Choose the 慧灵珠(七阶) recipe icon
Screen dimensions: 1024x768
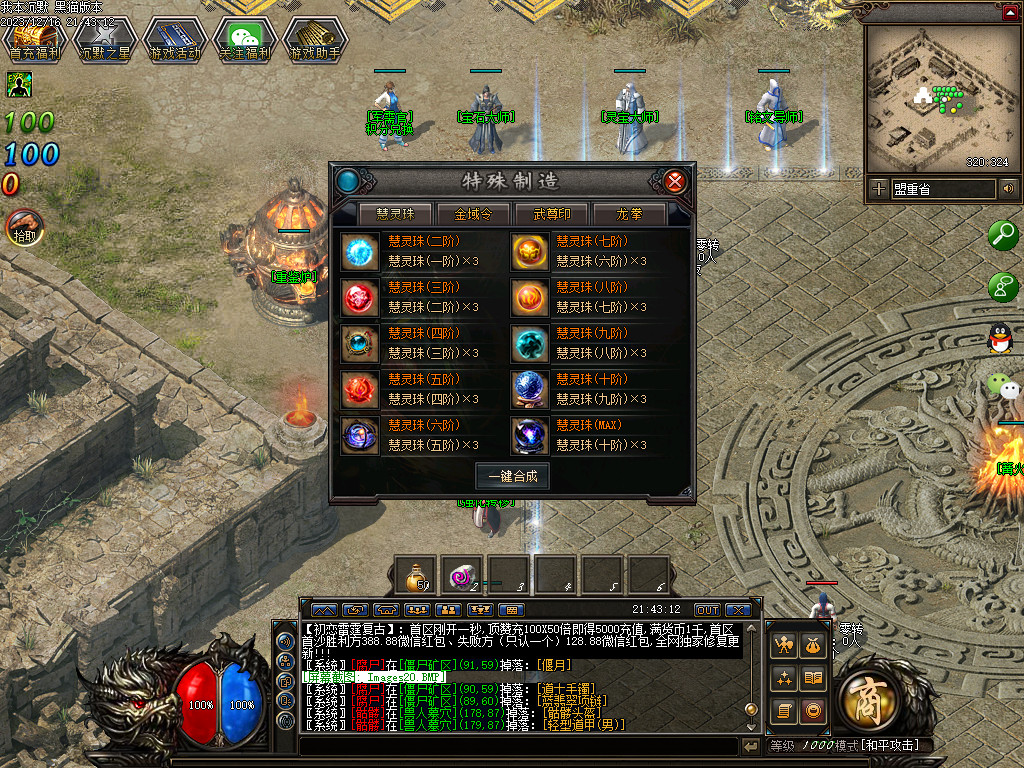529,251
